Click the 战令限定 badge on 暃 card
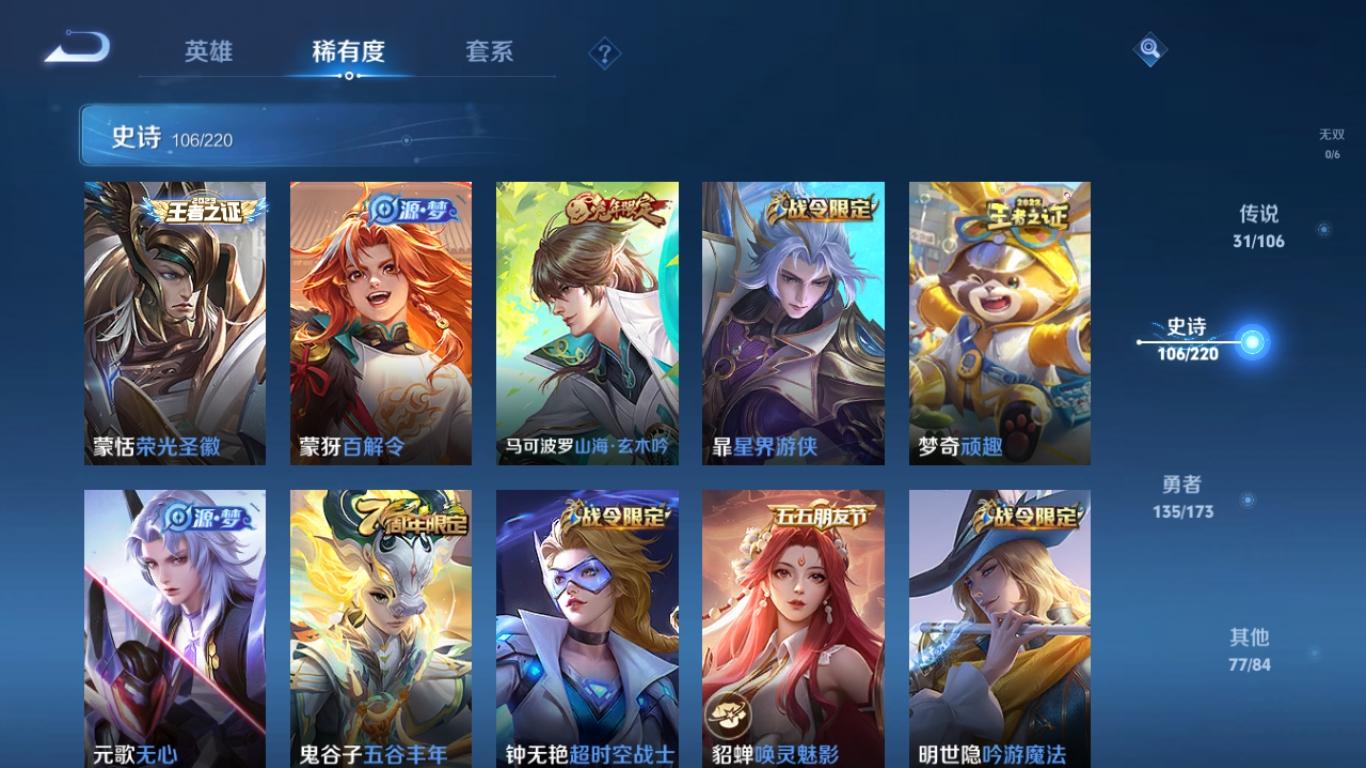Screen dimensions: 1366x768 pos(821,205)
